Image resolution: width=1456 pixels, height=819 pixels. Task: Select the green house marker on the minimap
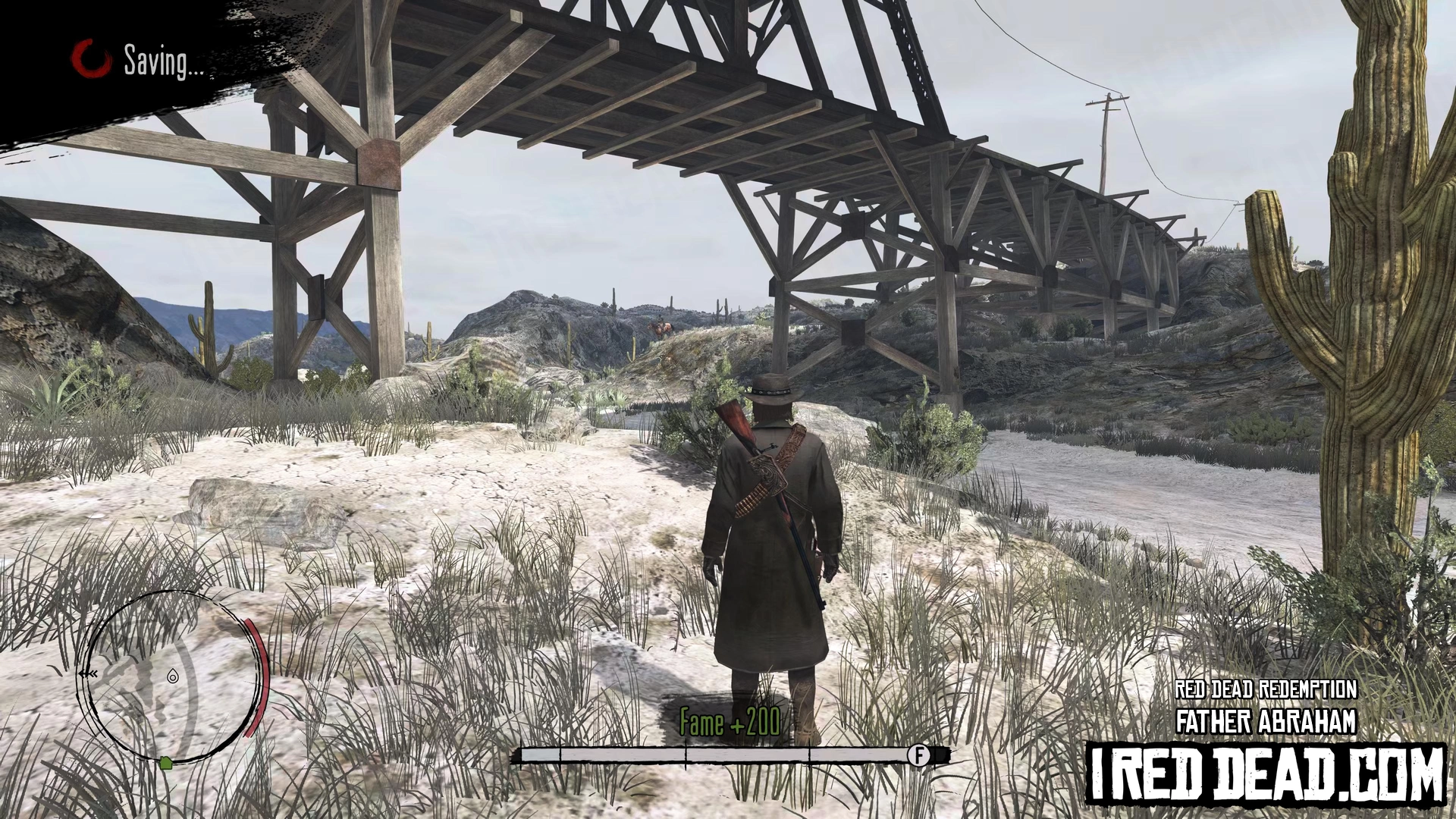(x=167, y=763)
